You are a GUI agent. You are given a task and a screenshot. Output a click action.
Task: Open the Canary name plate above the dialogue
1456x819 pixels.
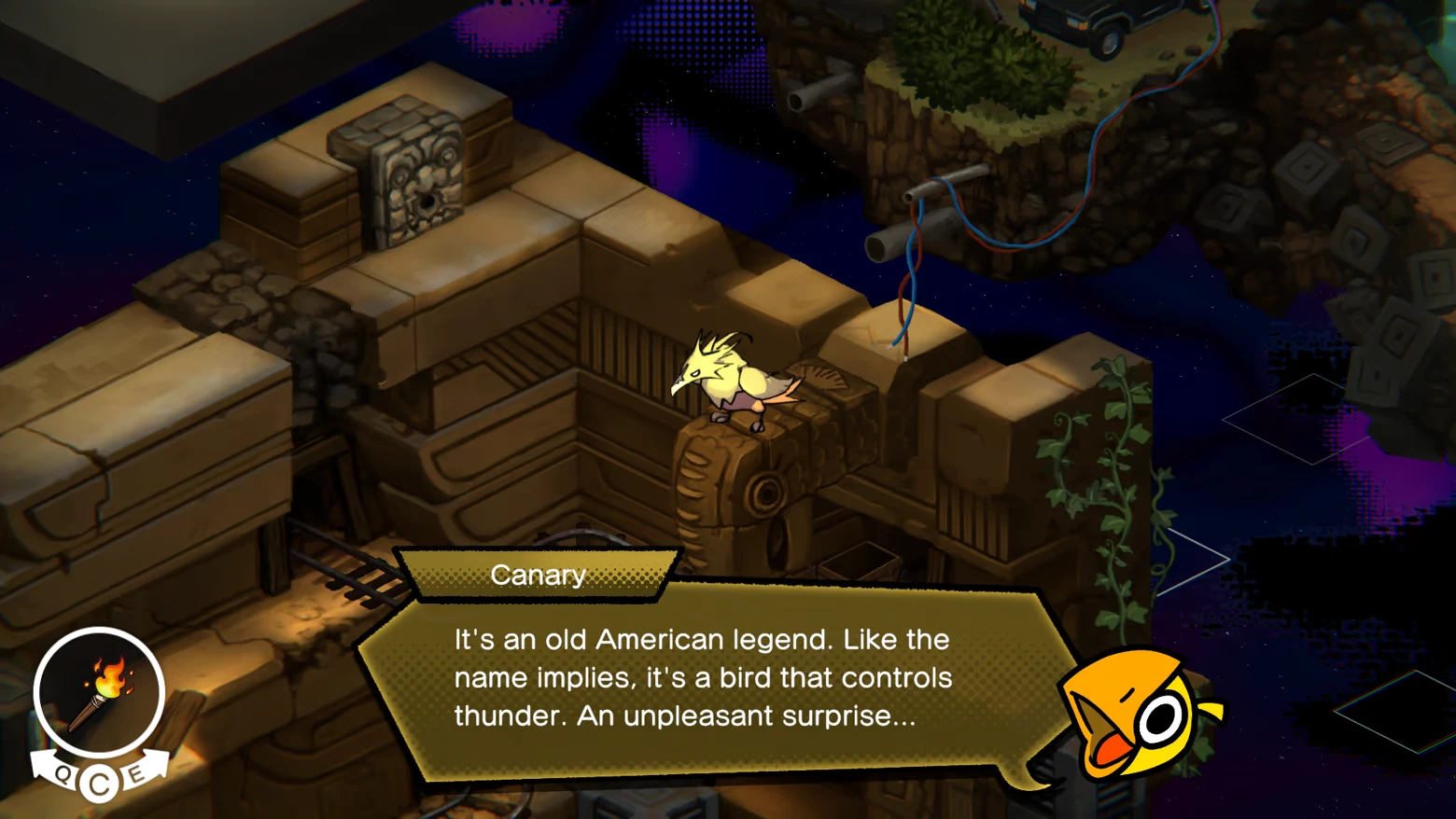pyautogui.click(x=538, y=576)
